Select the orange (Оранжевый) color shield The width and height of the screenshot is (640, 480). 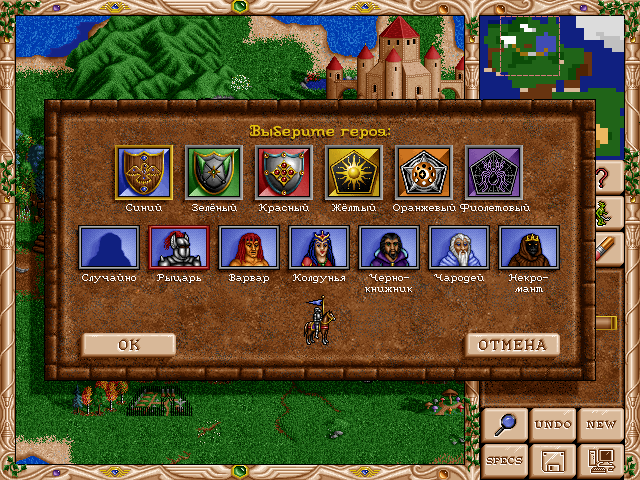coord(424,173)
